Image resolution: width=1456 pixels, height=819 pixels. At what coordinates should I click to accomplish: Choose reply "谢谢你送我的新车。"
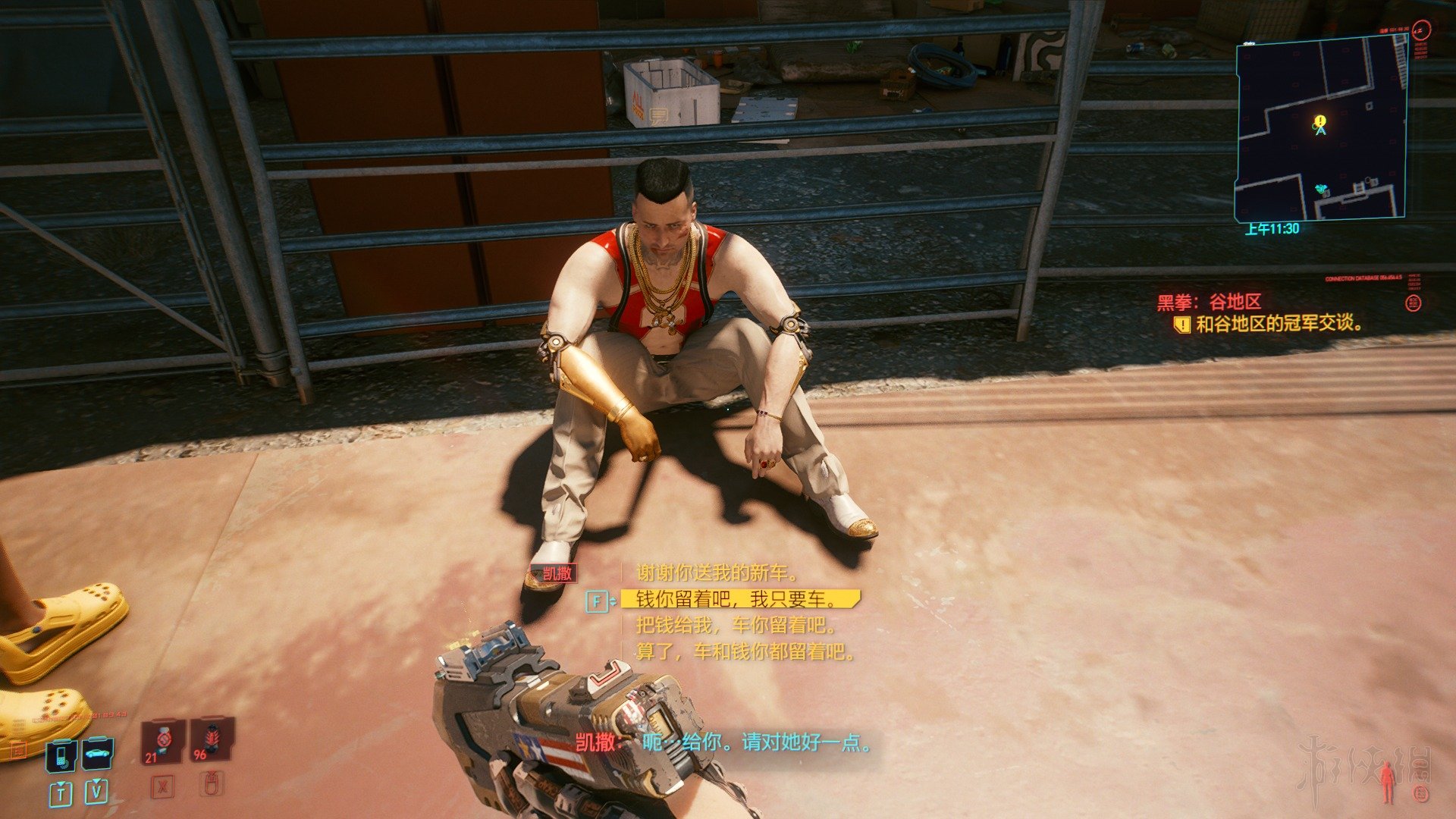tap(717, 573)
